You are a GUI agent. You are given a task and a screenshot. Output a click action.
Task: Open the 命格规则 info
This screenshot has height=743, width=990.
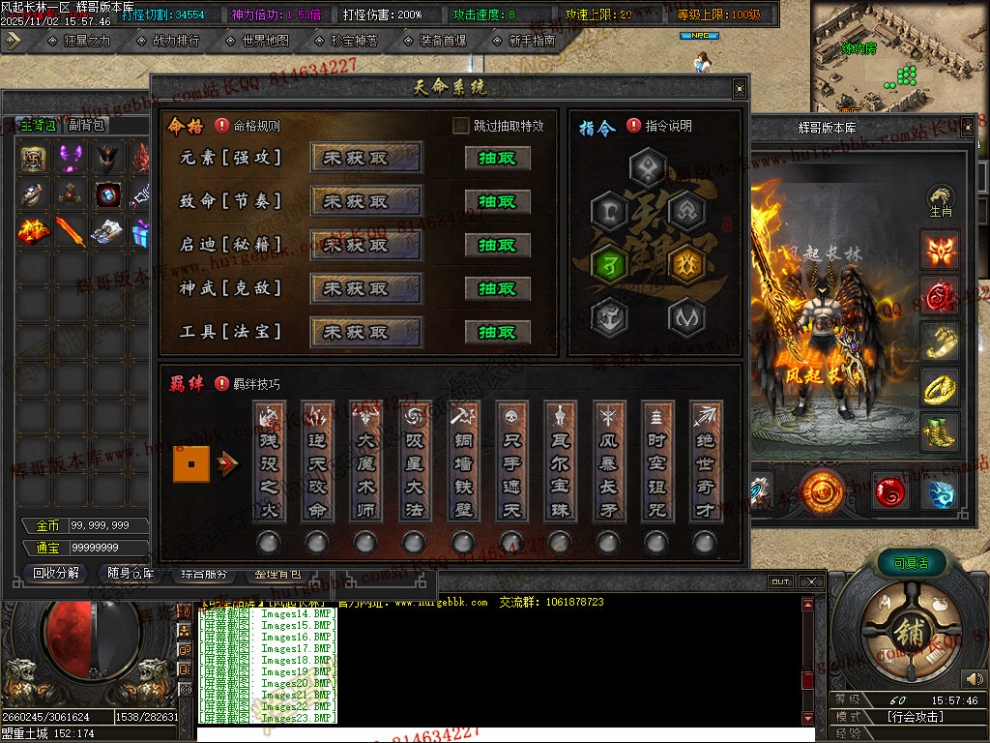point(222,126)
